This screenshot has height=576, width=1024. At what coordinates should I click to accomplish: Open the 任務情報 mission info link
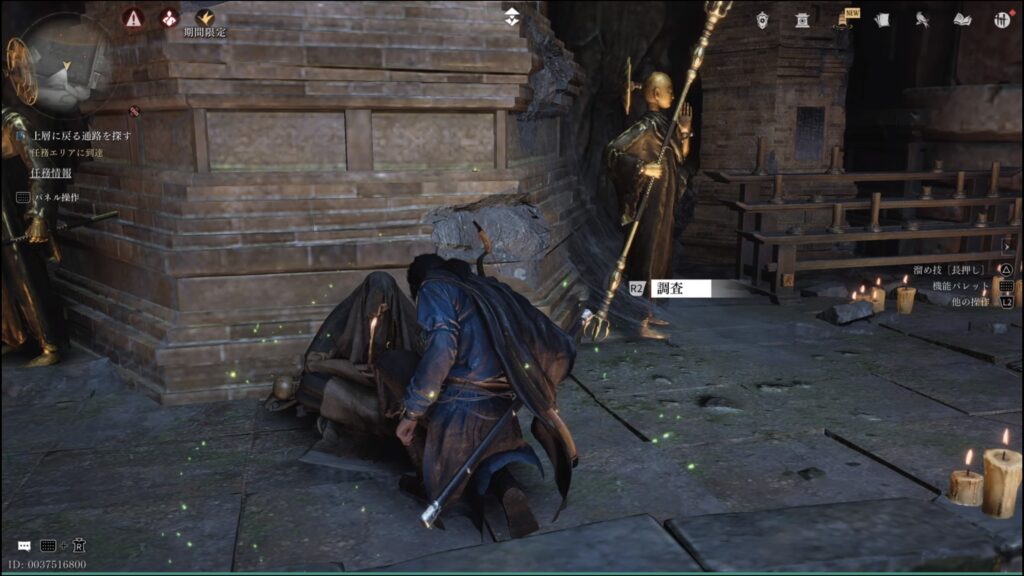51,173
